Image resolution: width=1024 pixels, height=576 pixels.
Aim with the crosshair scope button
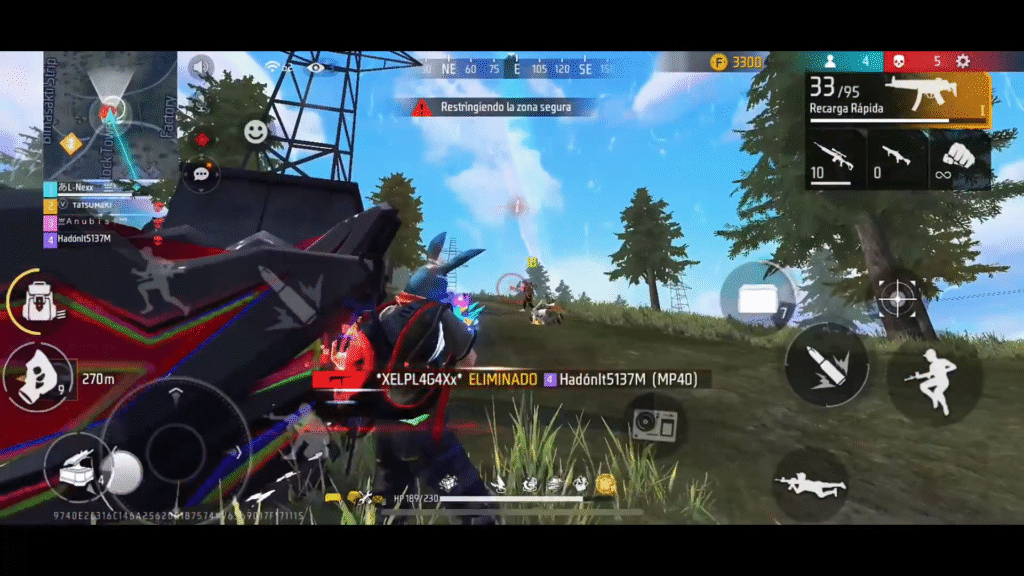click(897, 299)
